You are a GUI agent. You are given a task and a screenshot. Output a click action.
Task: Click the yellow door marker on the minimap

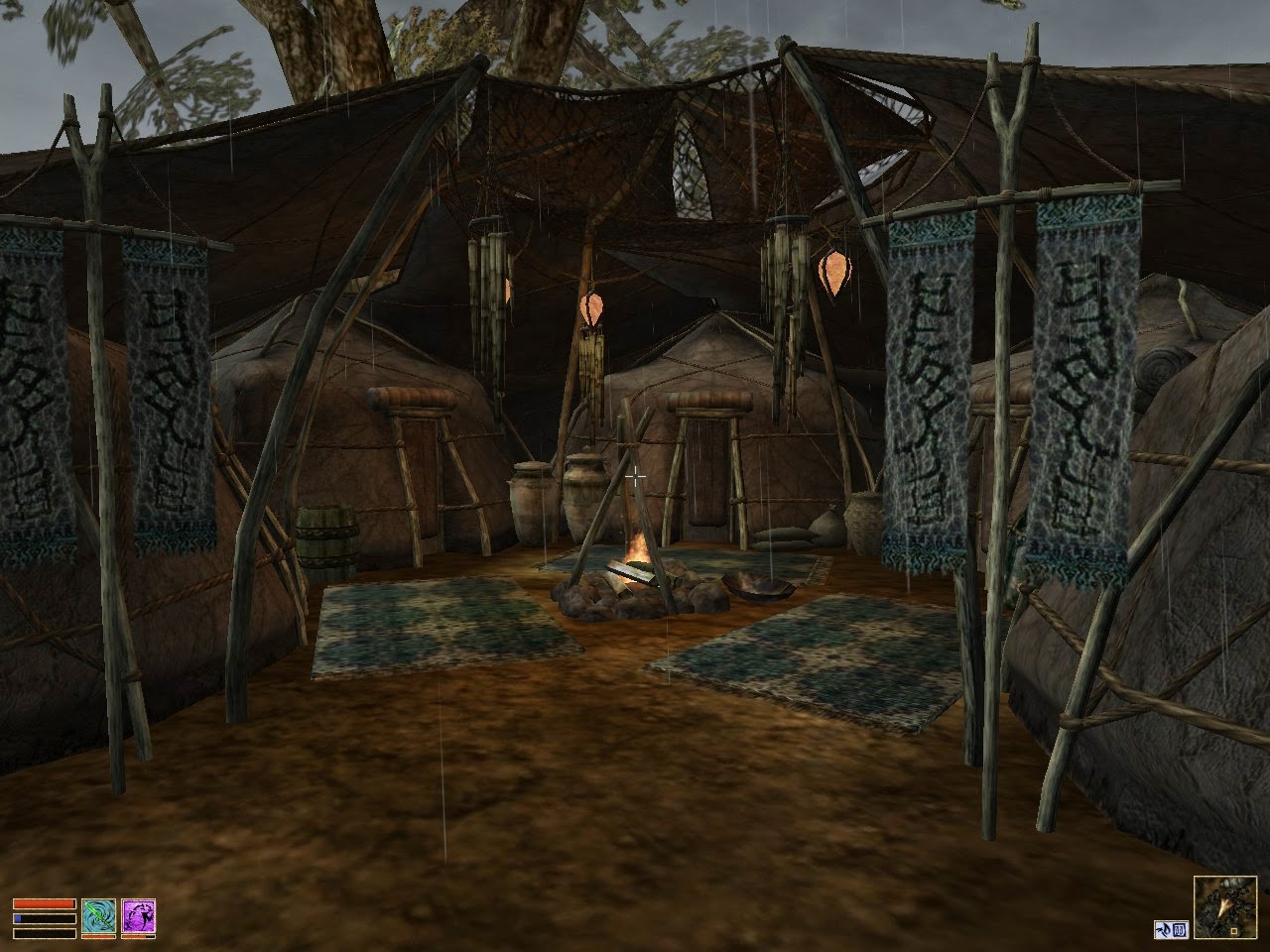click(x=1234, y=930)
